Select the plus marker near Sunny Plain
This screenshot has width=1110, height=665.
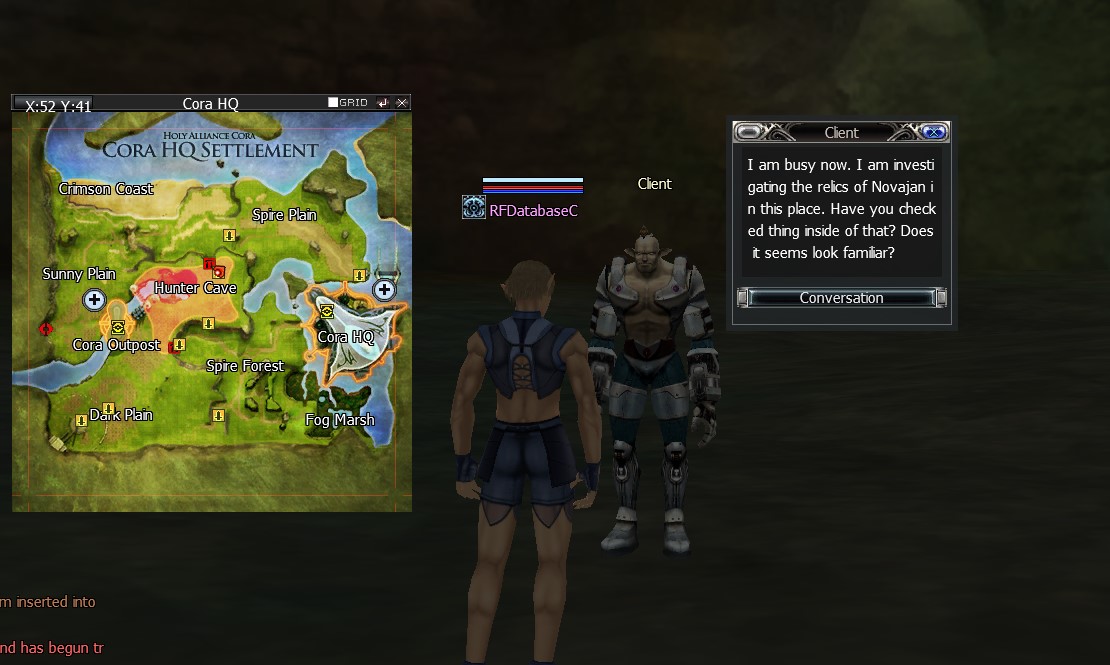coord(94,299)
